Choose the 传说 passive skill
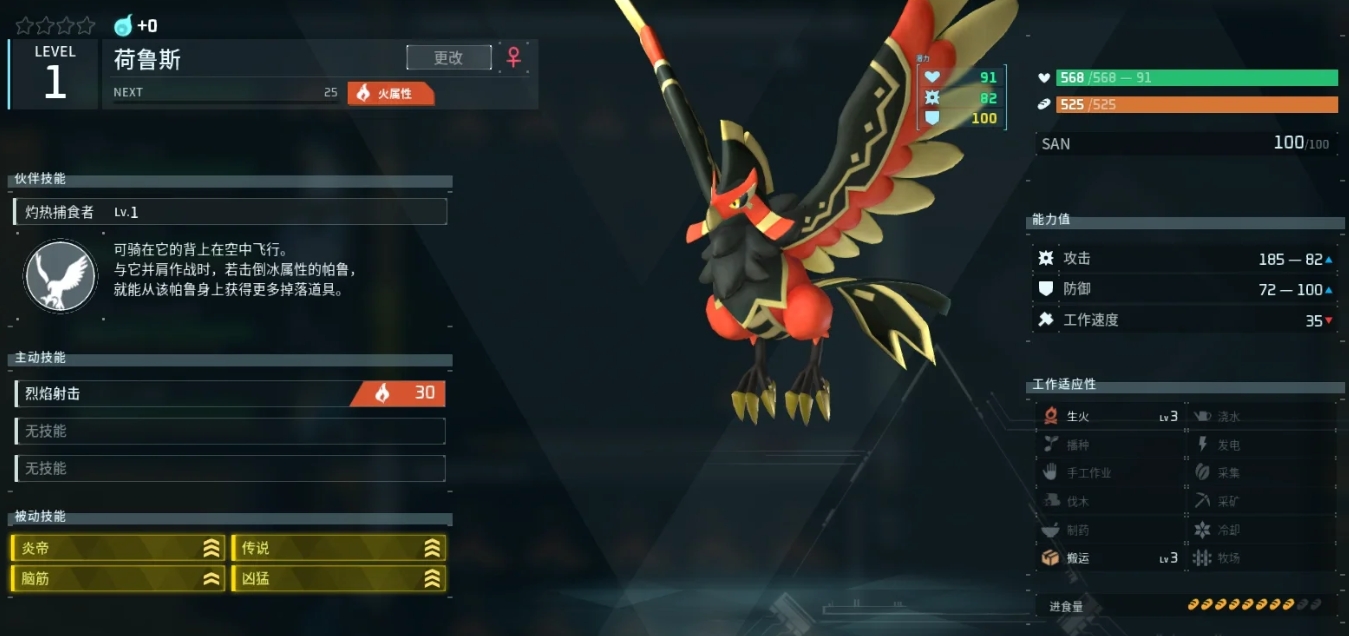The height and width of the screenshot is (636, 1349). coord(338,548)
